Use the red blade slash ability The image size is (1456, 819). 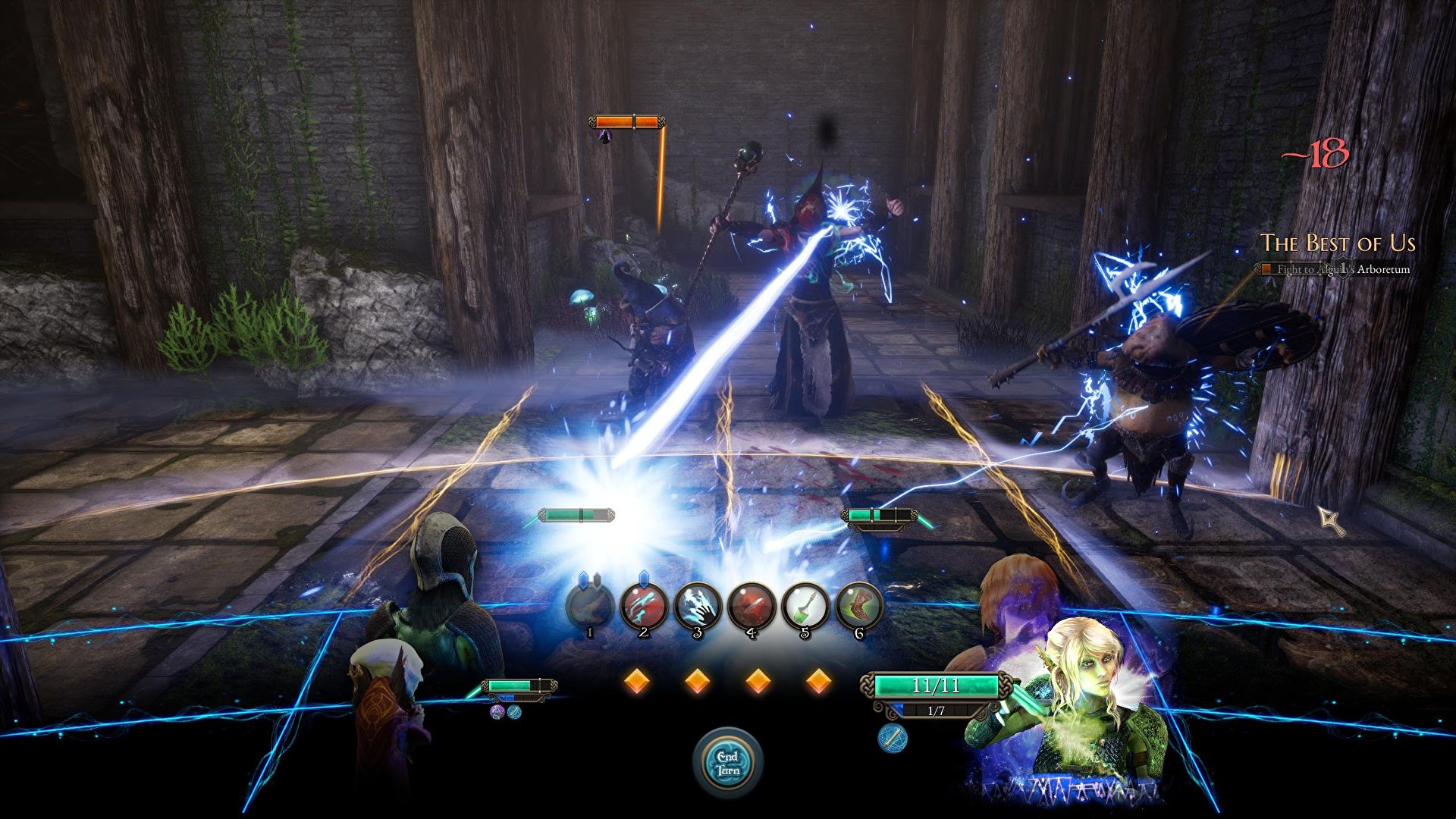(x=752, y=606)
